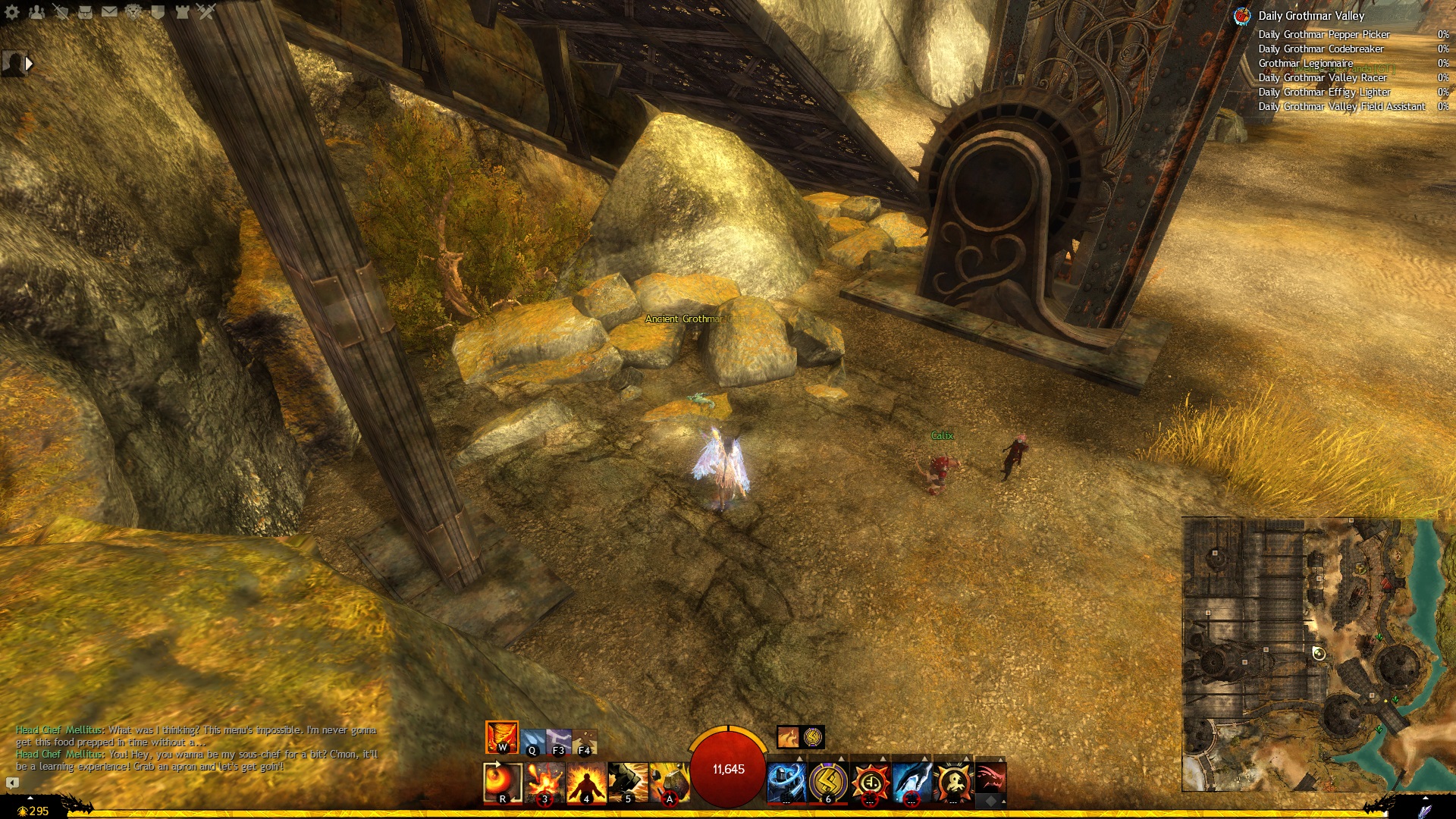Switch to earth attunement icon

[585, 741]
